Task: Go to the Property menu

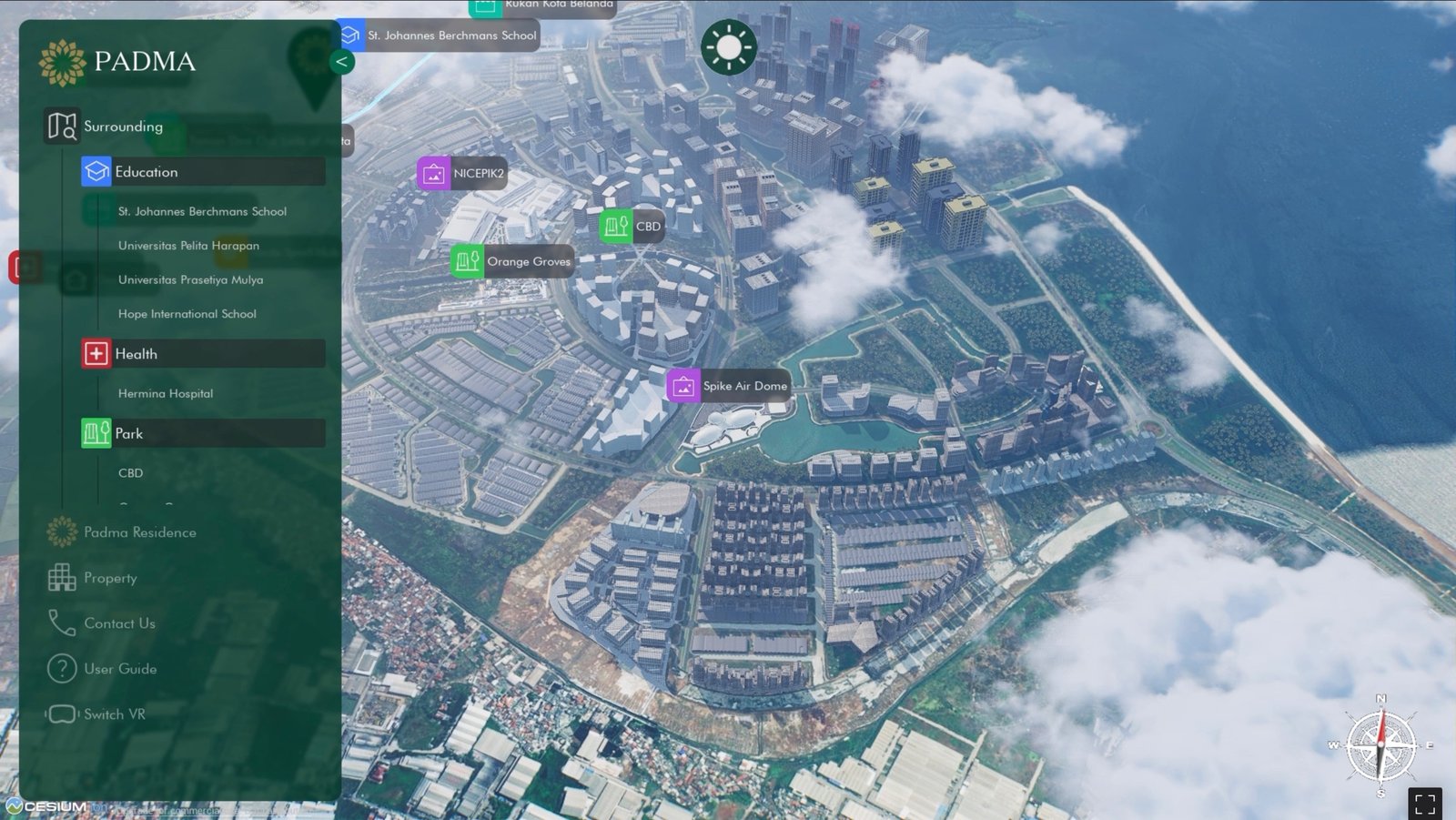Action: click(x=109, y=578)
